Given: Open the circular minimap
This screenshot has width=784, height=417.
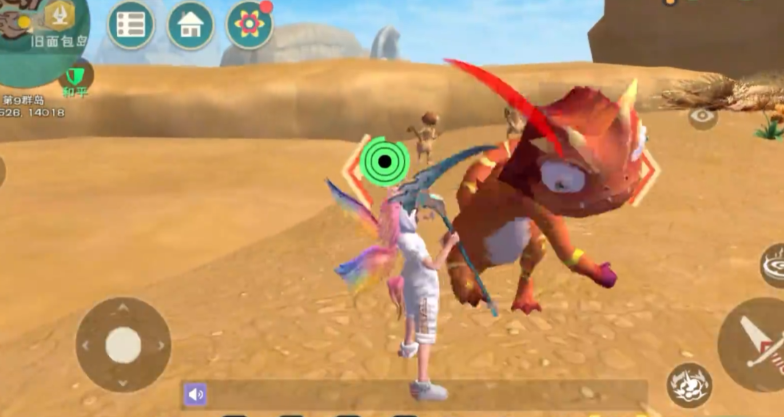Looking at the screenshot, I should point(40,40).
